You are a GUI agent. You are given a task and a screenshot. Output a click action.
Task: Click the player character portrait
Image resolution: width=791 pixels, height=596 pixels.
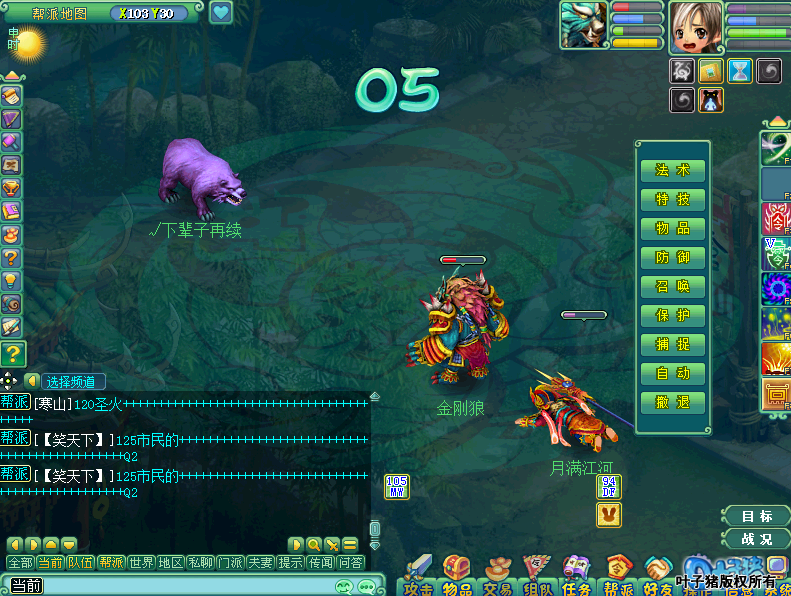tap(695, 26)
